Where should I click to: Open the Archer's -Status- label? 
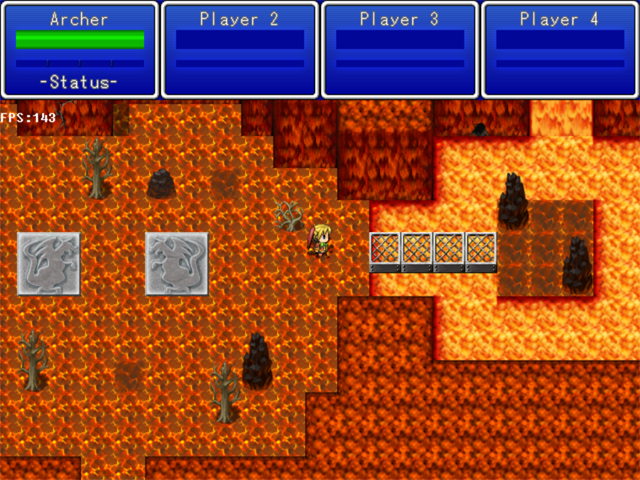(80, 82)
